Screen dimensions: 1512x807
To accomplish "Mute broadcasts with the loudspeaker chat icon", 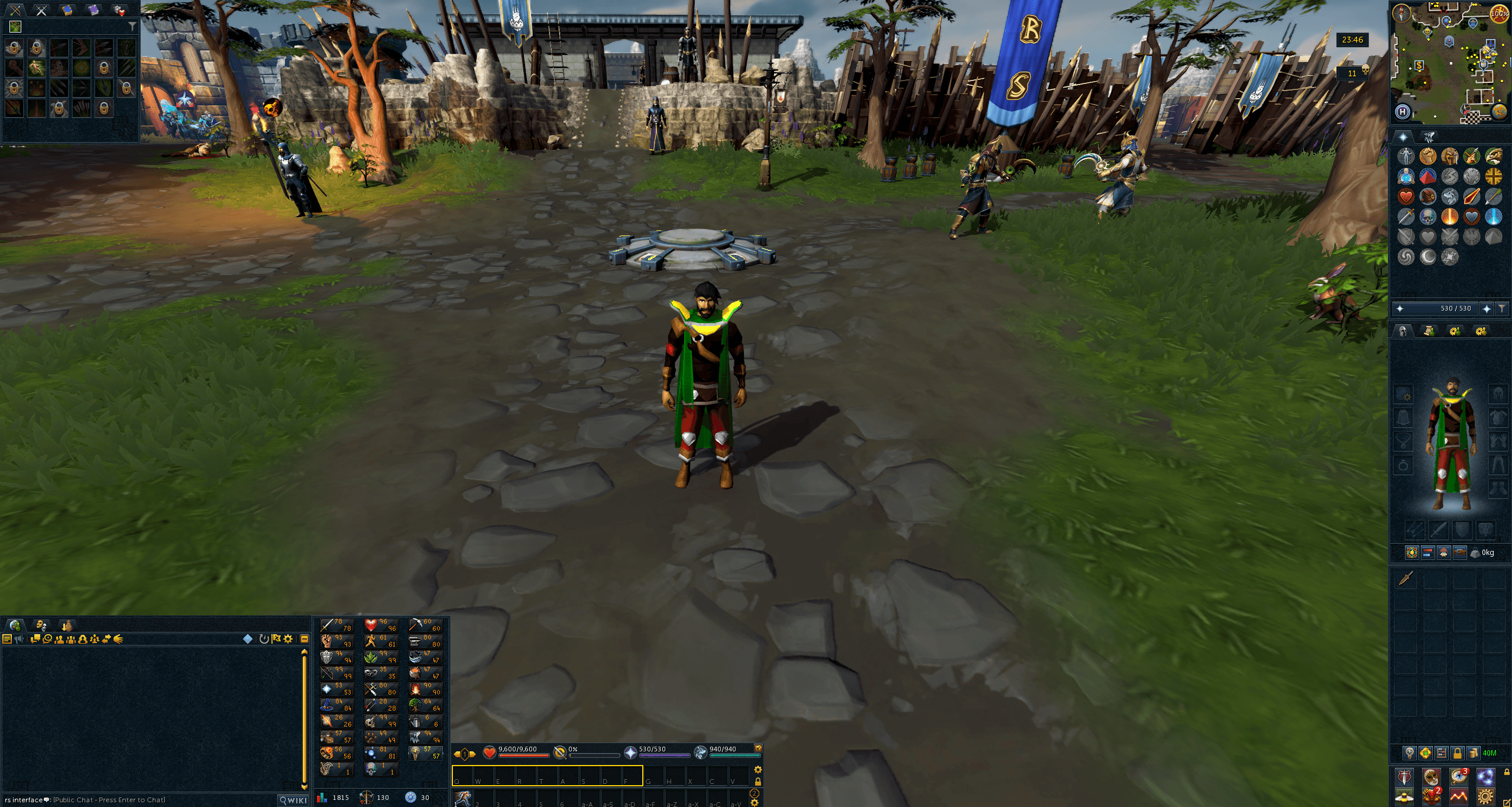I will (x=18, y=639).
